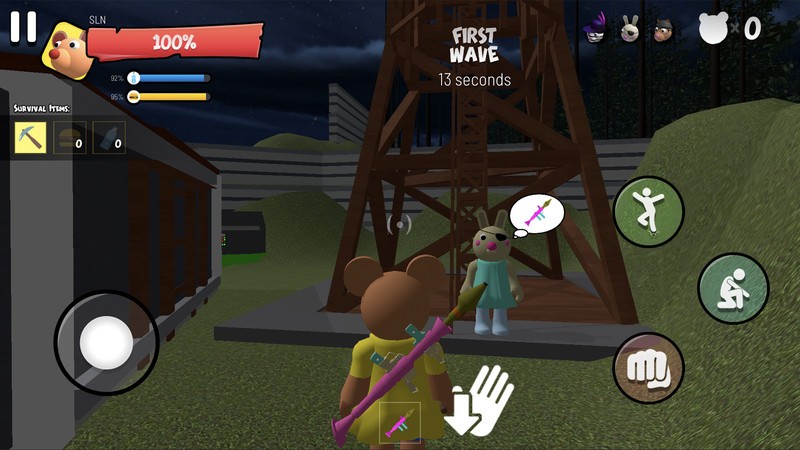800x450 pixels.
Task: Select the gray-hat pony character icon
Action: [x=664, y=29]
